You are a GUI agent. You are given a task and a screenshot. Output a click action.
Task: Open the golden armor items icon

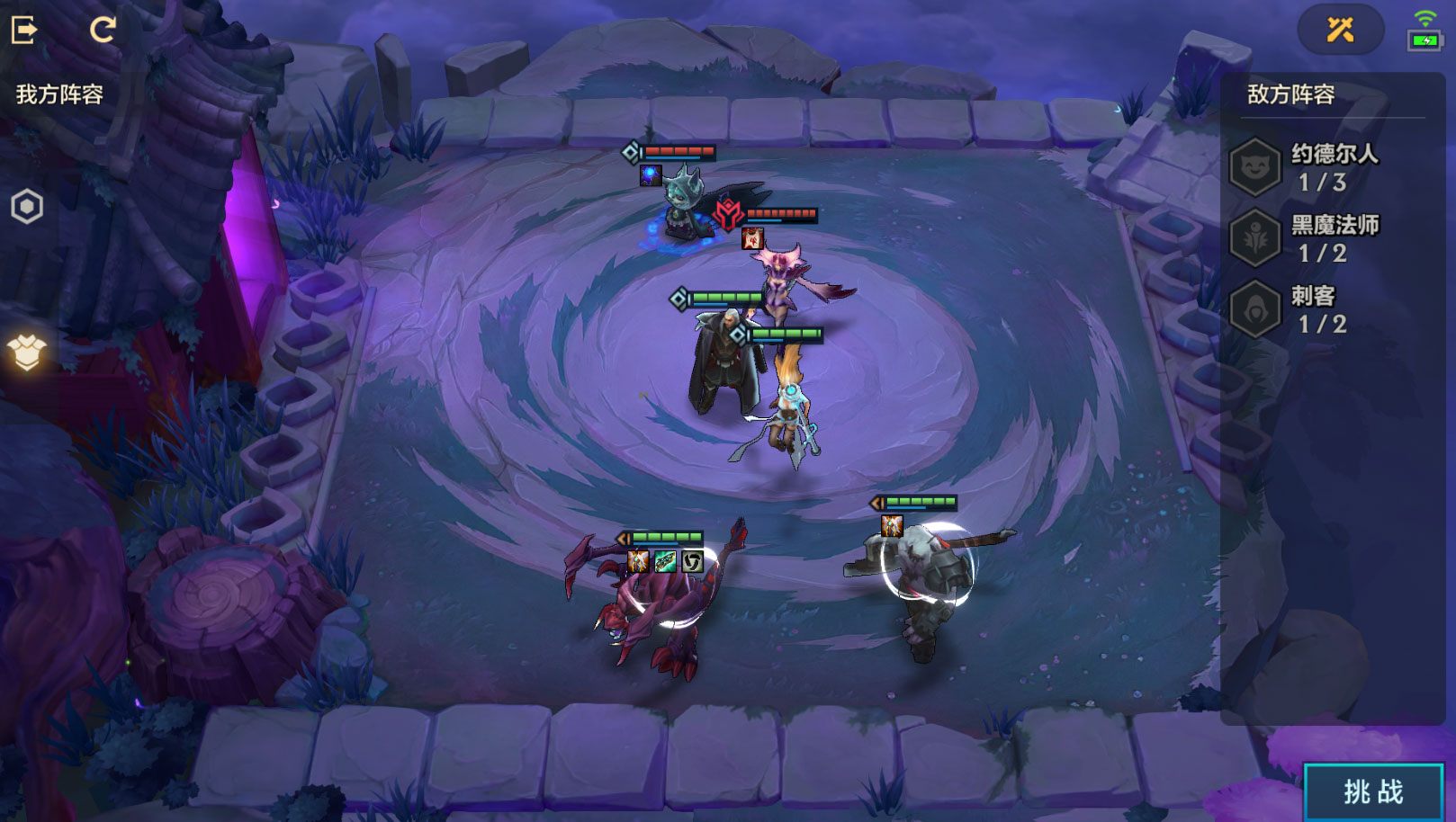coord(27,352)
